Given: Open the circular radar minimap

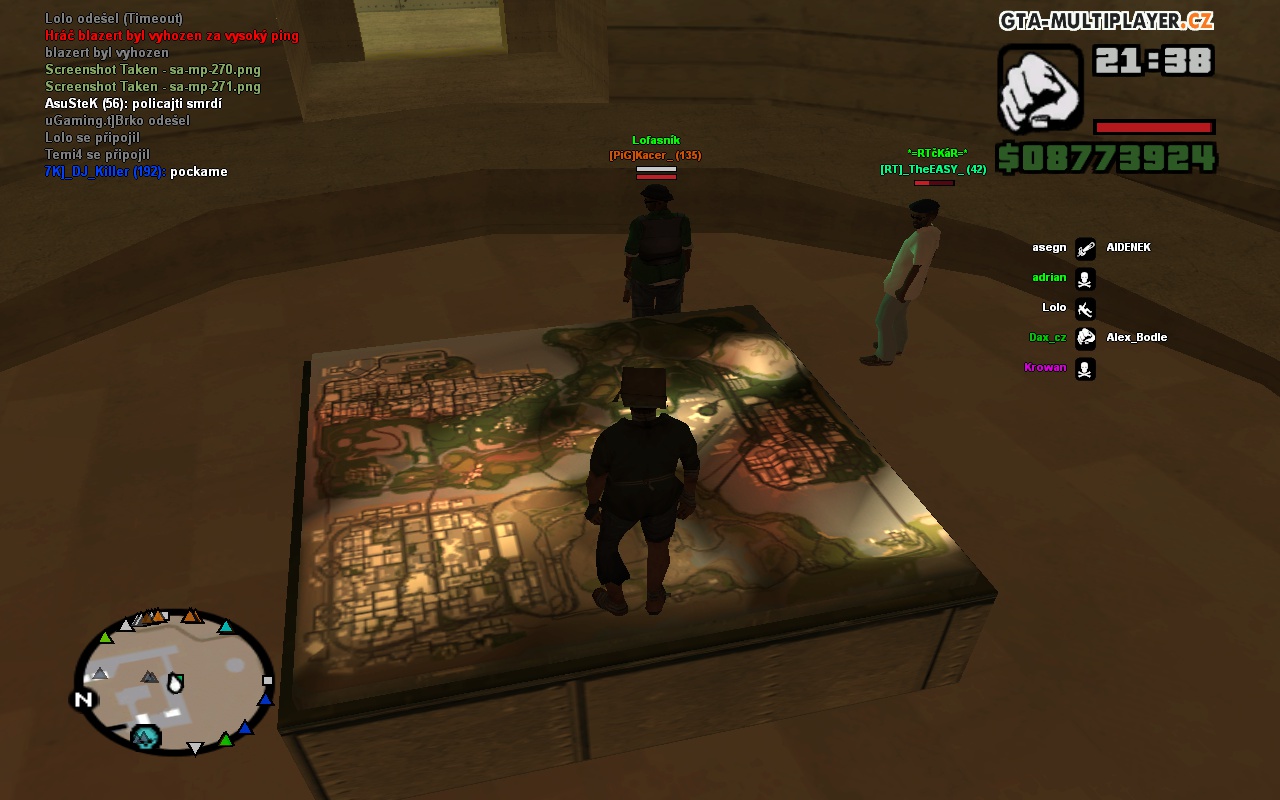Looking at the screenshot, I should [173, 680].
